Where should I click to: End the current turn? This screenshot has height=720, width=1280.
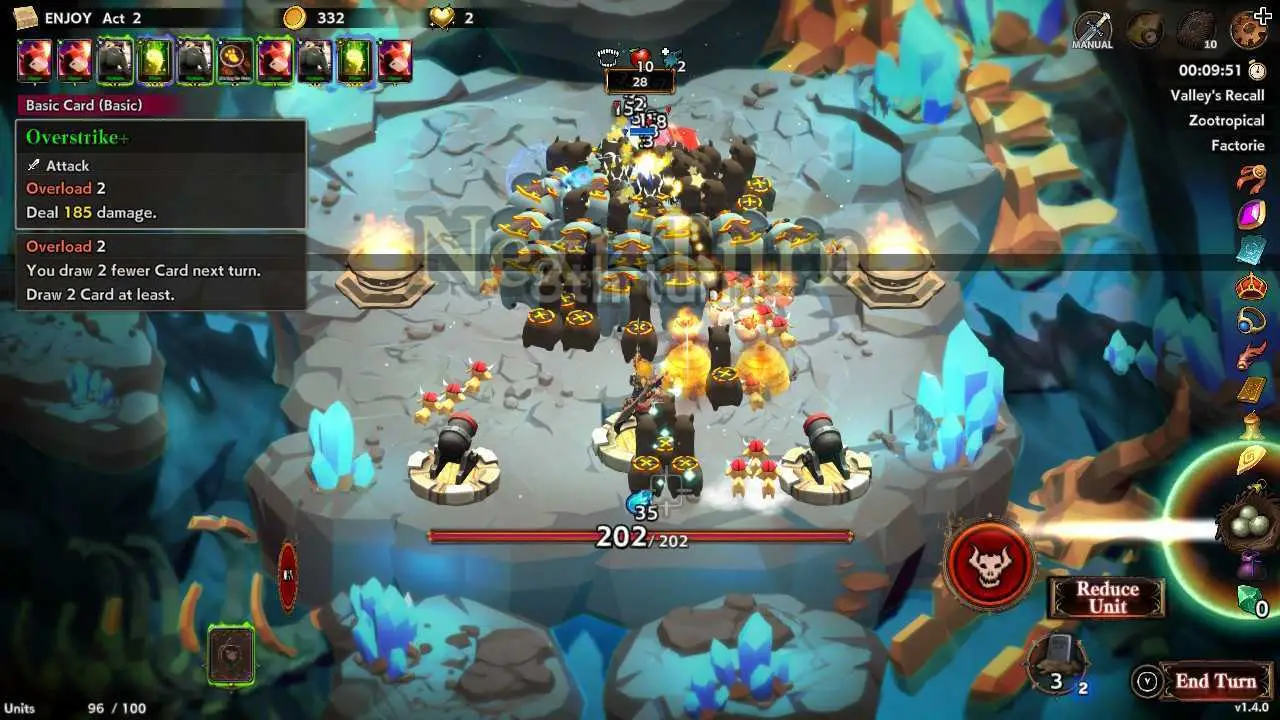(1214, 682)
